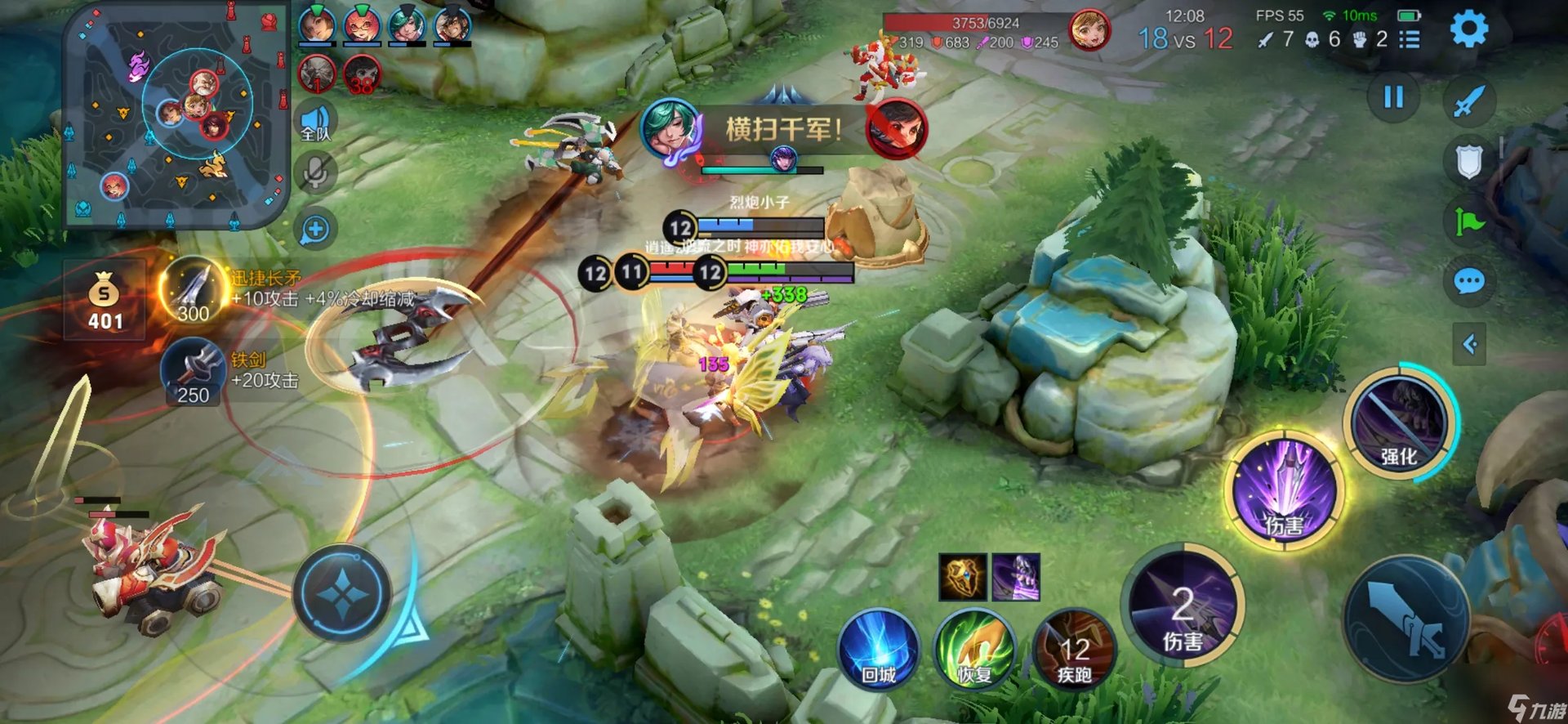Image resolution: width=1568 pixels, height=724 pixels.
Task: Send the attack signal sword icon
Action: [x=1468, y=101]
